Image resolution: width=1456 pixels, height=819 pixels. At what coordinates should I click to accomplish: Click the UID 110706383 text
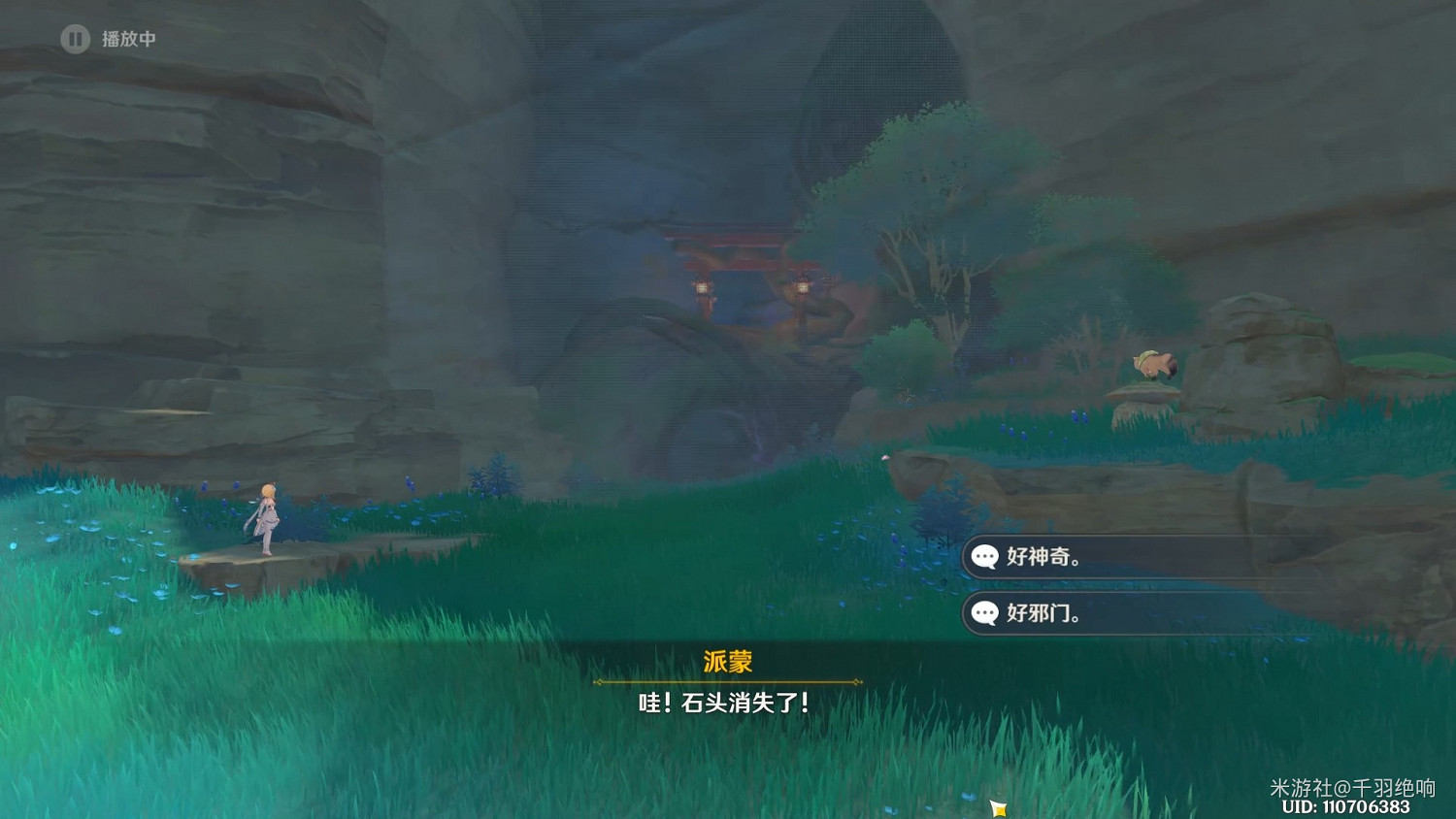(x=1347, y=806)
